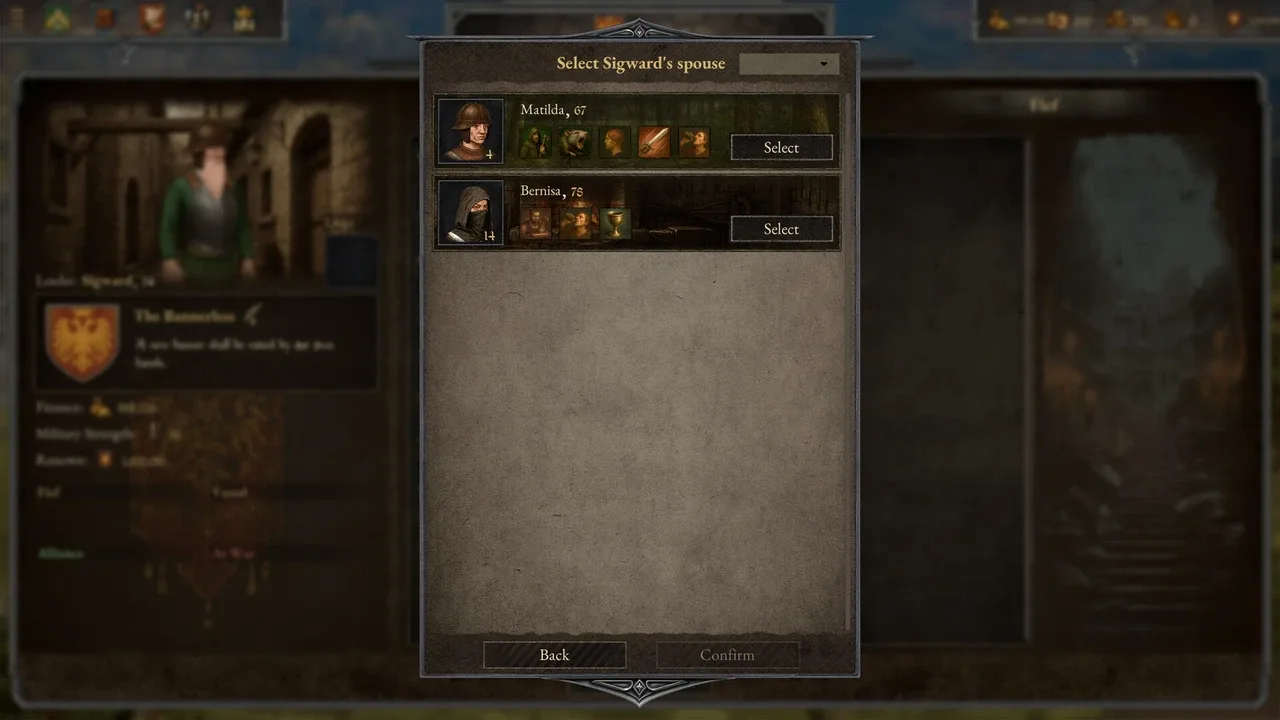Inspect Bernisa's bearded man trait icon
Screen dimensions: 1280x720
(x=535, y=223)
